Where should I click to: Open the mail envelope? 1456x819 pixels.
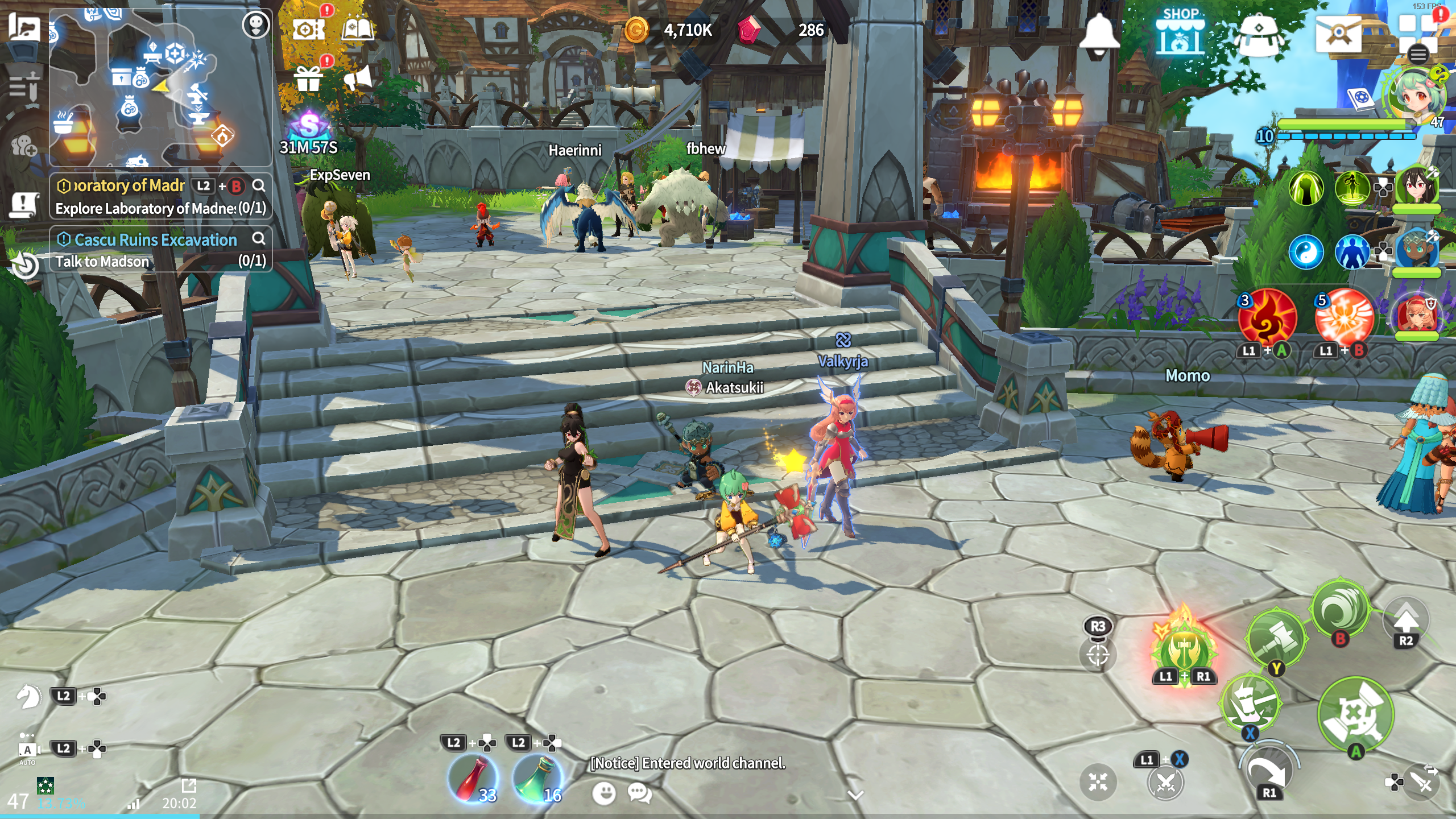tap(1337, 33)
